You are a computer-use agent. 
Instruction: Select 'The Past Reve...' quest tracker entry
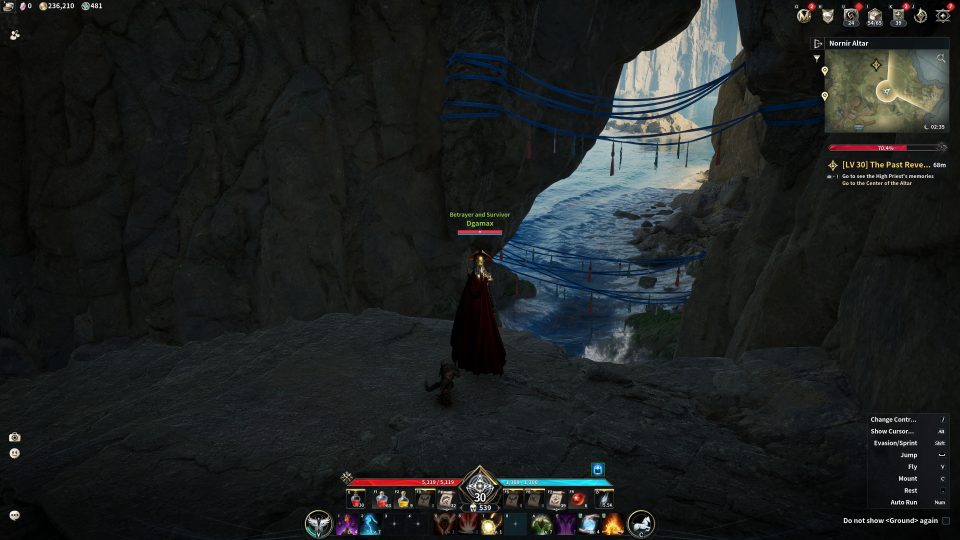pyautogui.click(x=886, y=164)
